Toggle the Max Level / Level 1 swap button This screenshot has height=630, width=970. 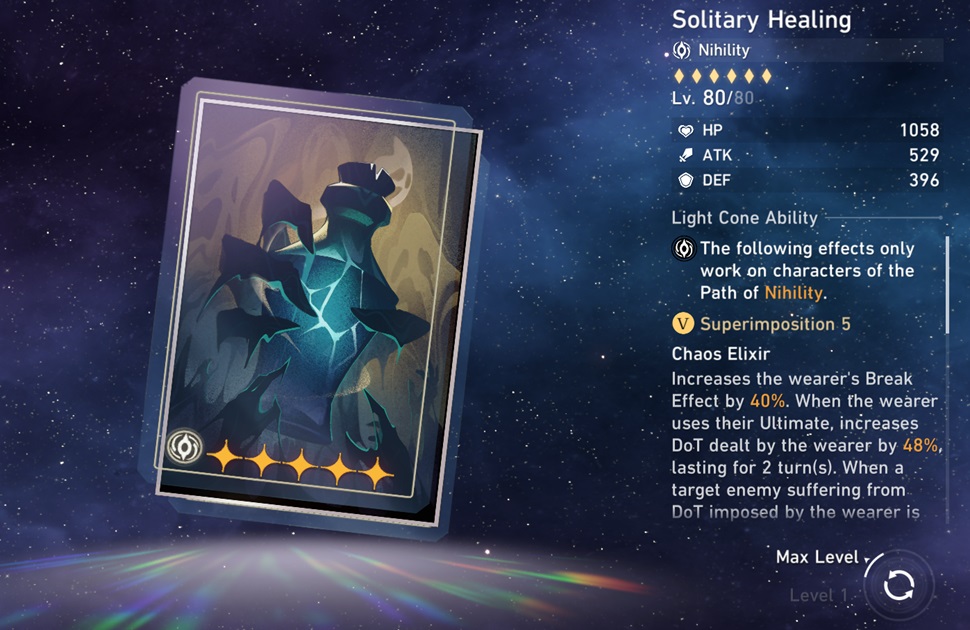[x=898, y=585]
